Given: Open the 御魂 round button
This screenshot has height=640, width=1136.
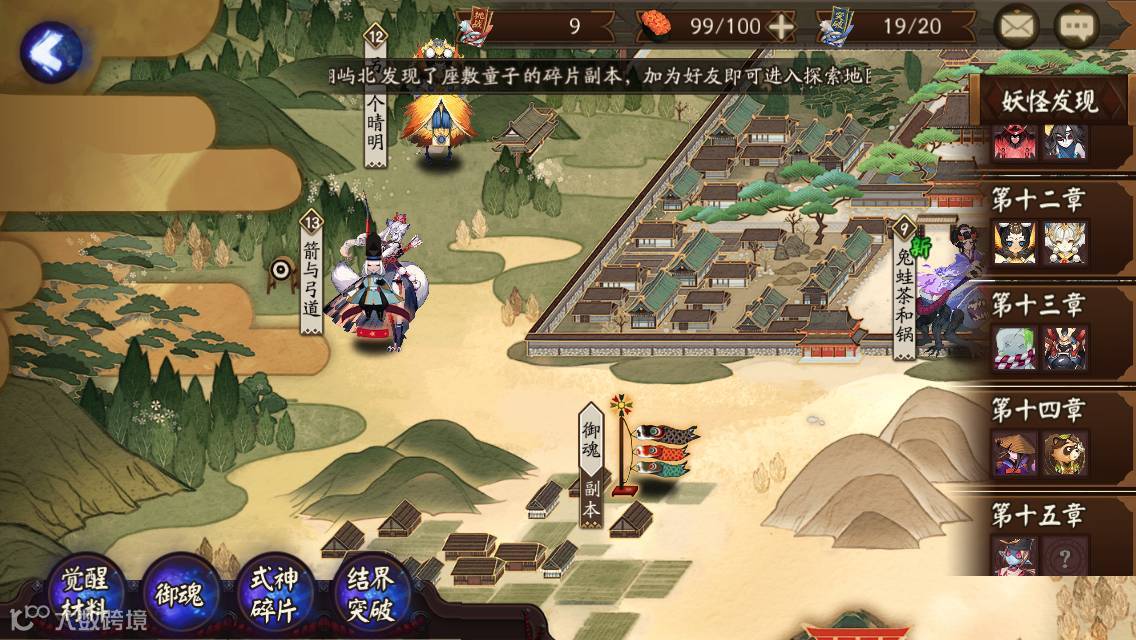Looking at the screenshot, I should pyautogui.click(x=180, y=595).
